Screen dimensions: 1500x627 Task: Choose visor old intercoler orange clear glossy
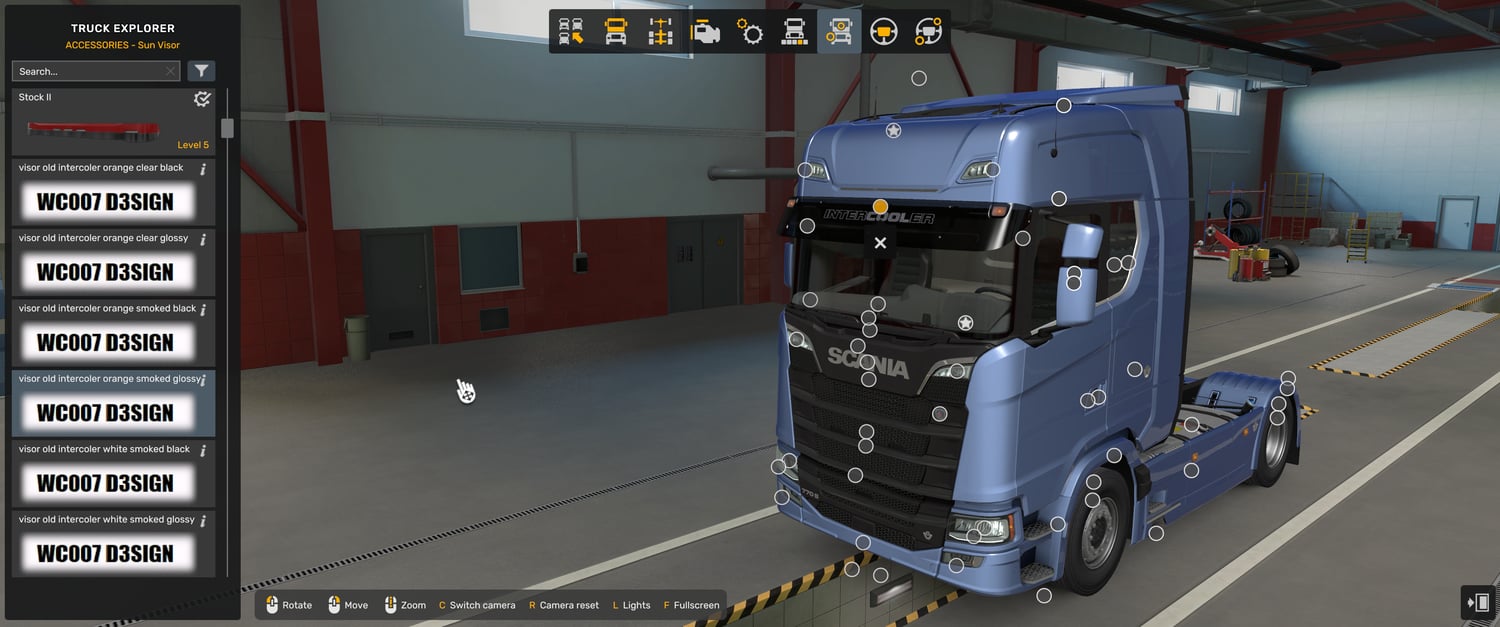113,262
